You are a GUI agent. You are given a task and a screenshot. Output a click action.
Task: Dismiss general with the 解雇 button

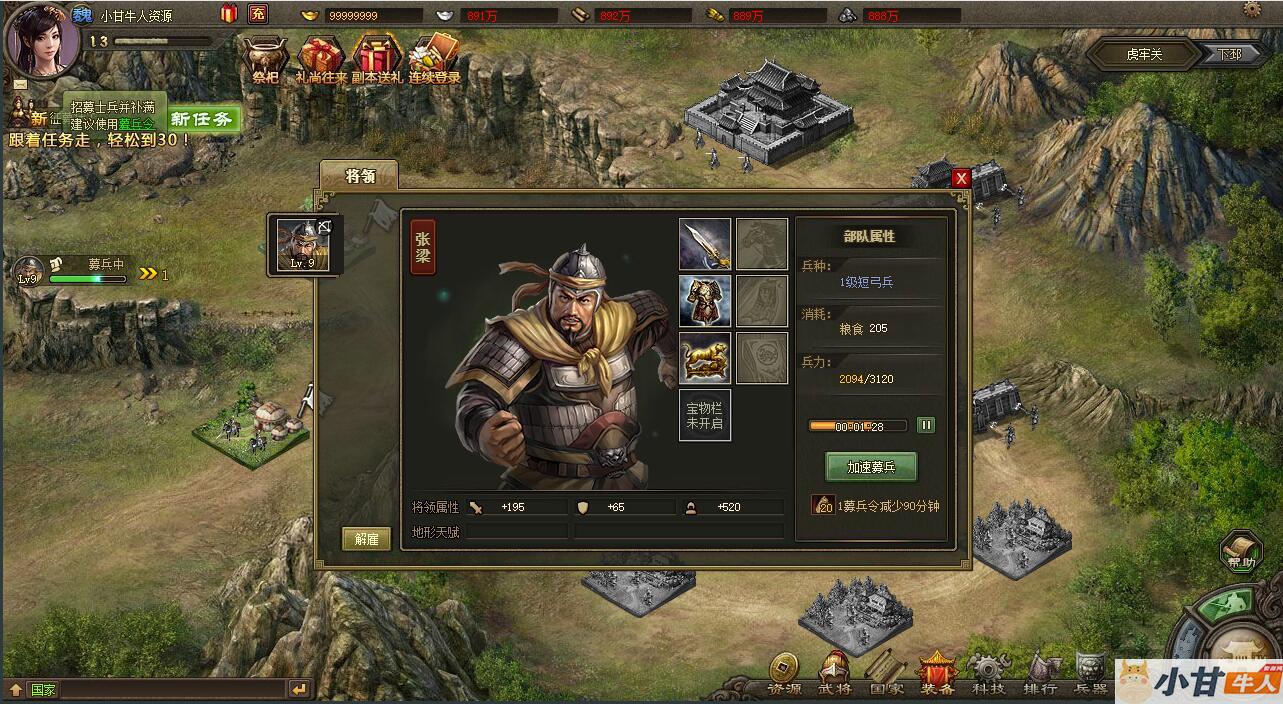[366, 538]
